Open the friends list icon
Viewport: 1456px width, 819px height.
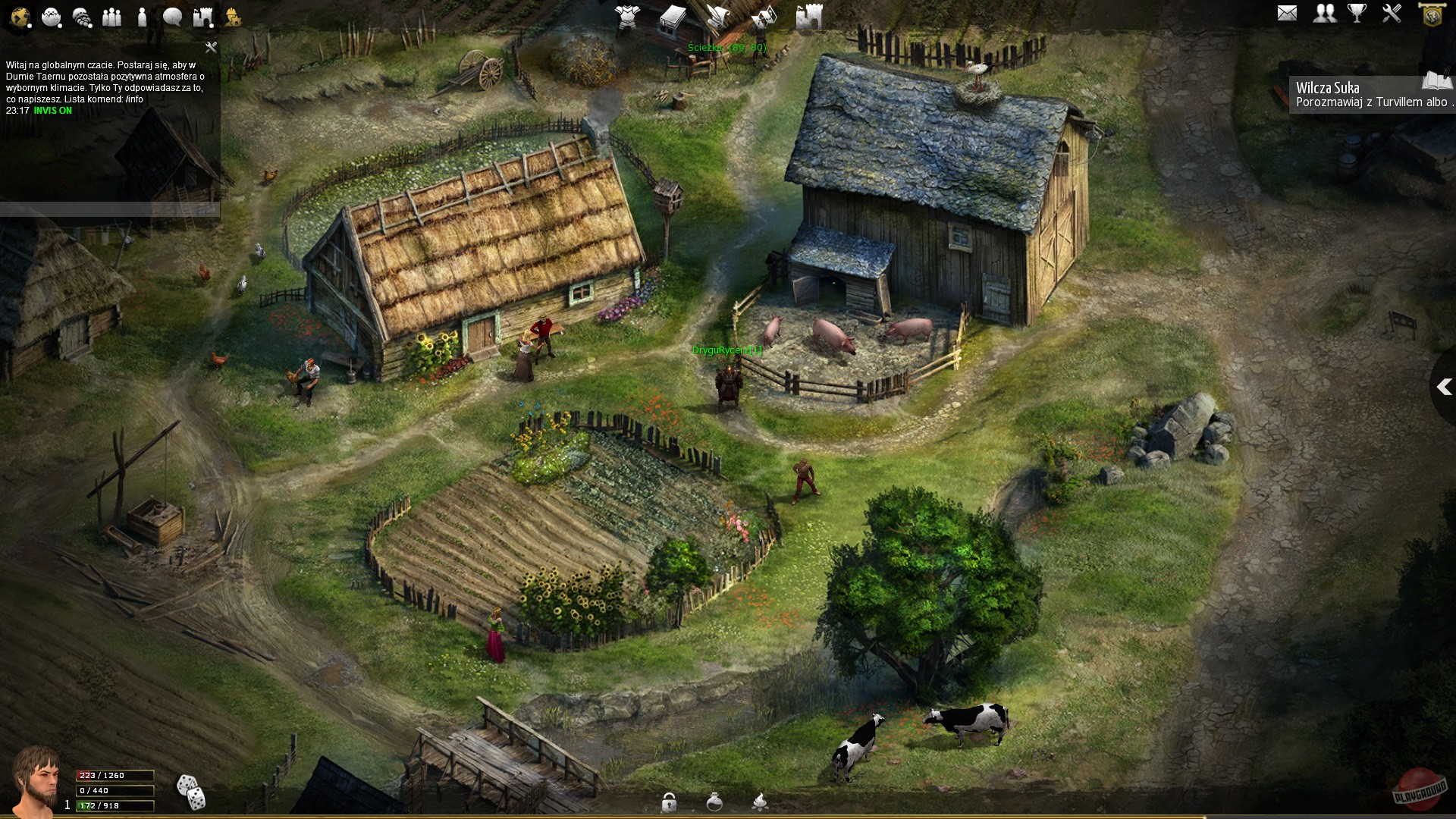pos(1324,13)
